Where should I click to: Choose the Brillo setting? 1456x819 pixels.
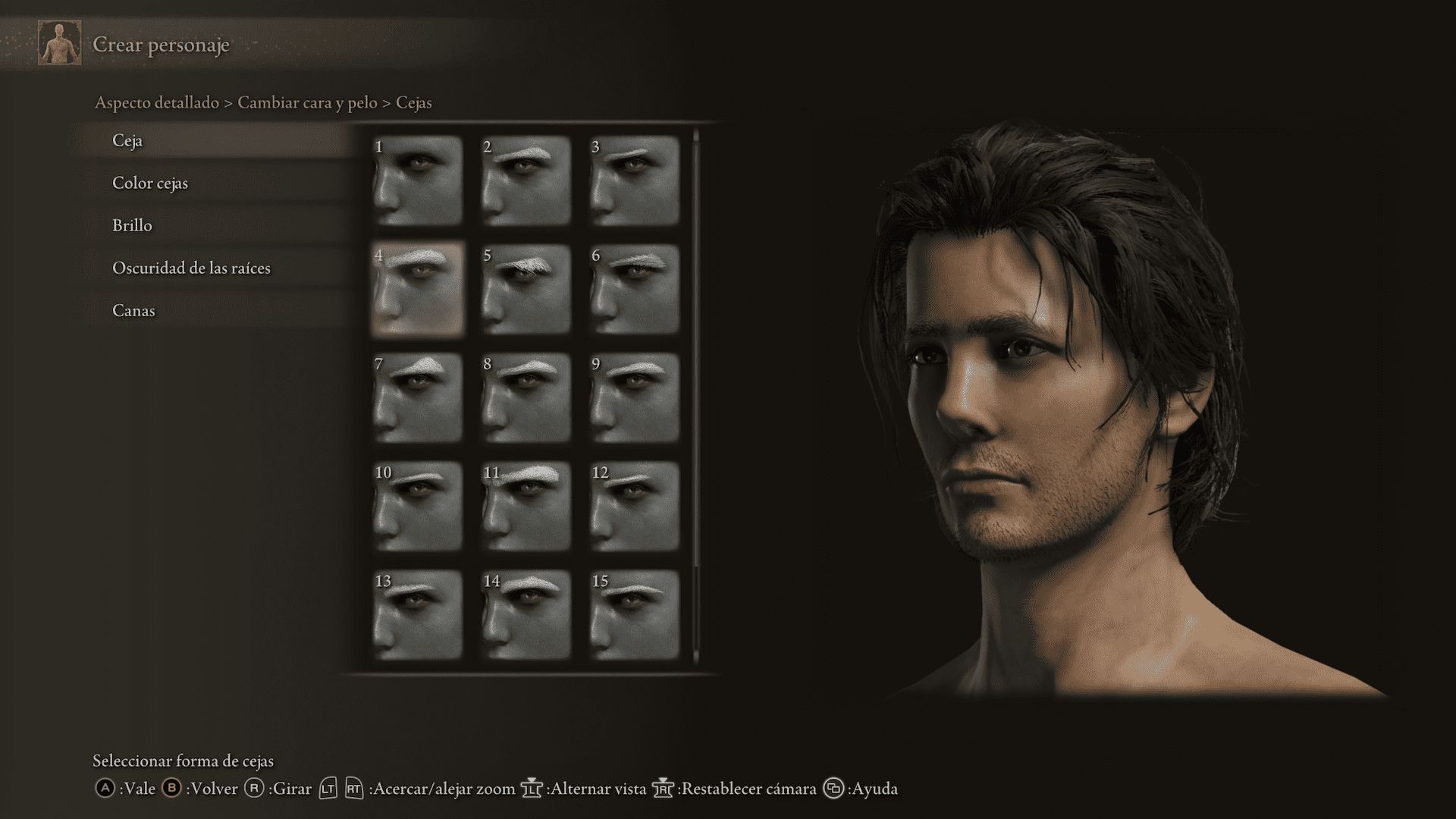132,226
